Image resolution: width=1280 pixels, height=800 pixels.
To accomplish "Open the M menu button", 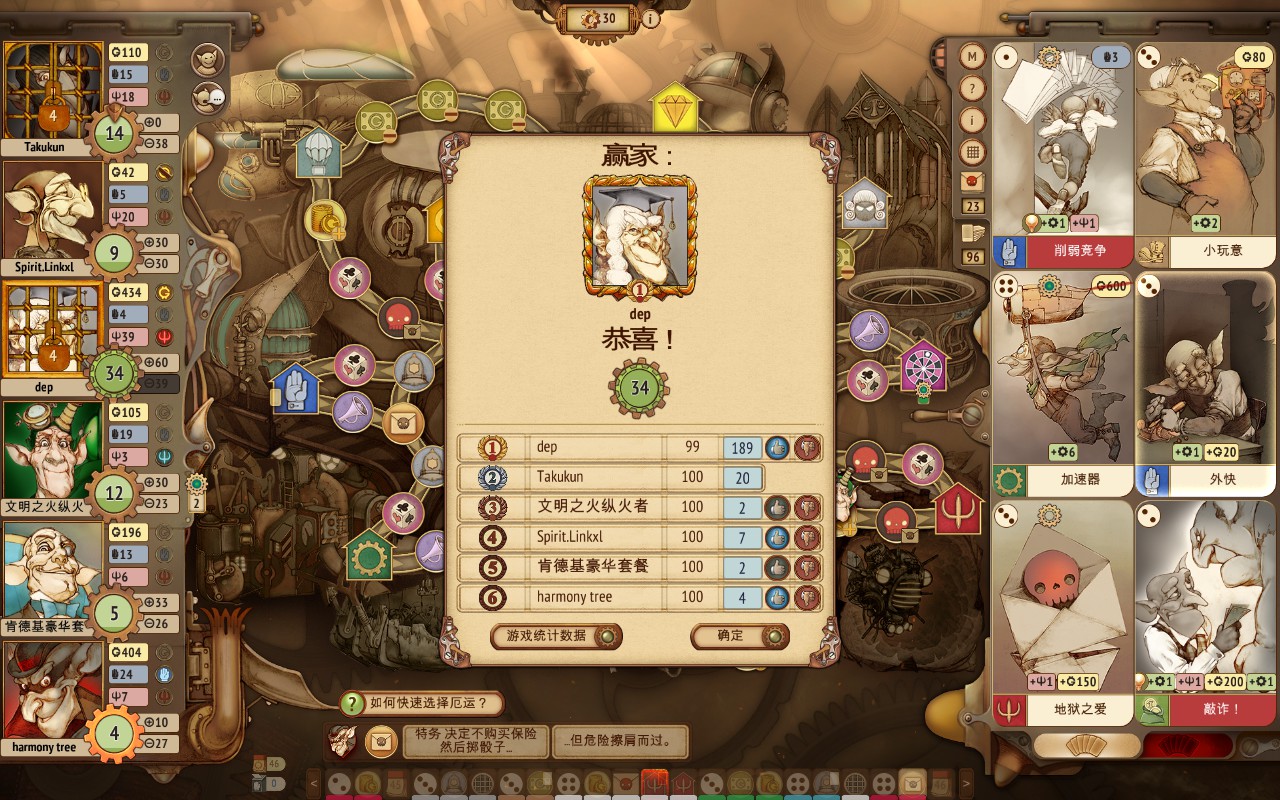I will [972, 57].
